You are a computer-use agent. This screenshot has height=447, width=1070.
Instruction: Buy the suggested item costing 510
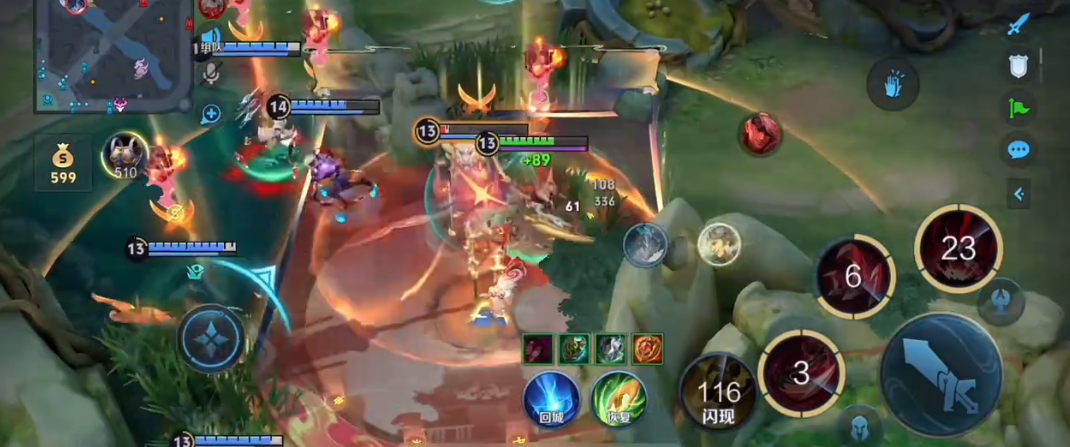point(125,157)
